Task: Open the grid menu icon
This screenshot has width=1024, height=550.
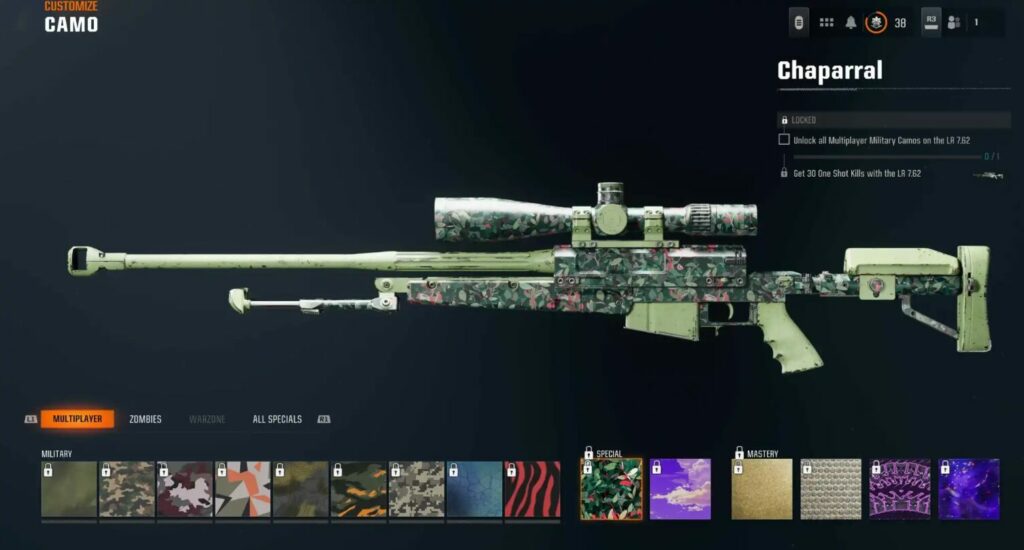Action: (x=827, y=22)
